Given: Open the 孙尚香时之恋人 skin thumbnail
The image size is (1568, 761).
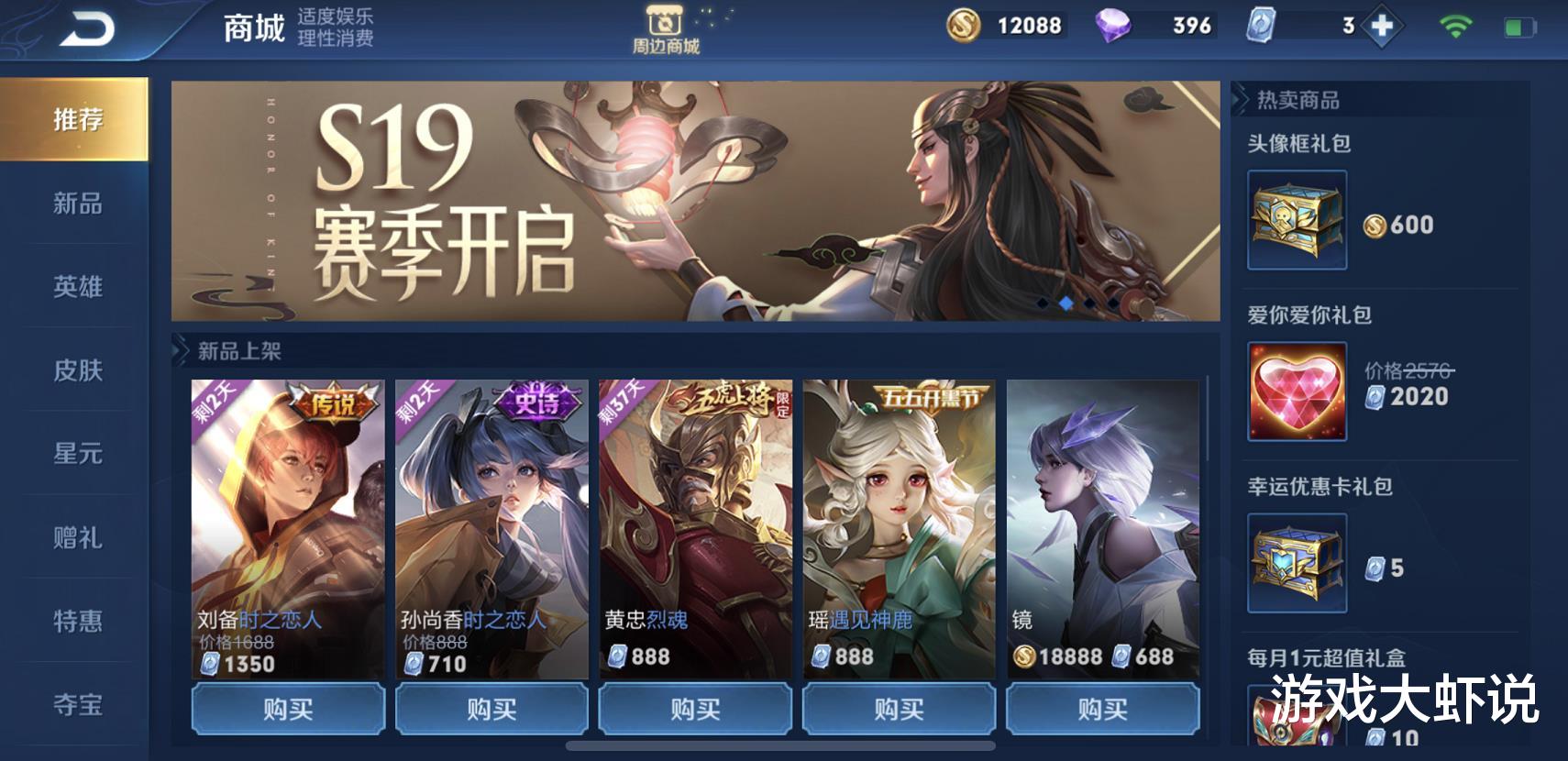Looking at the screenshot, I should [491, 513].
